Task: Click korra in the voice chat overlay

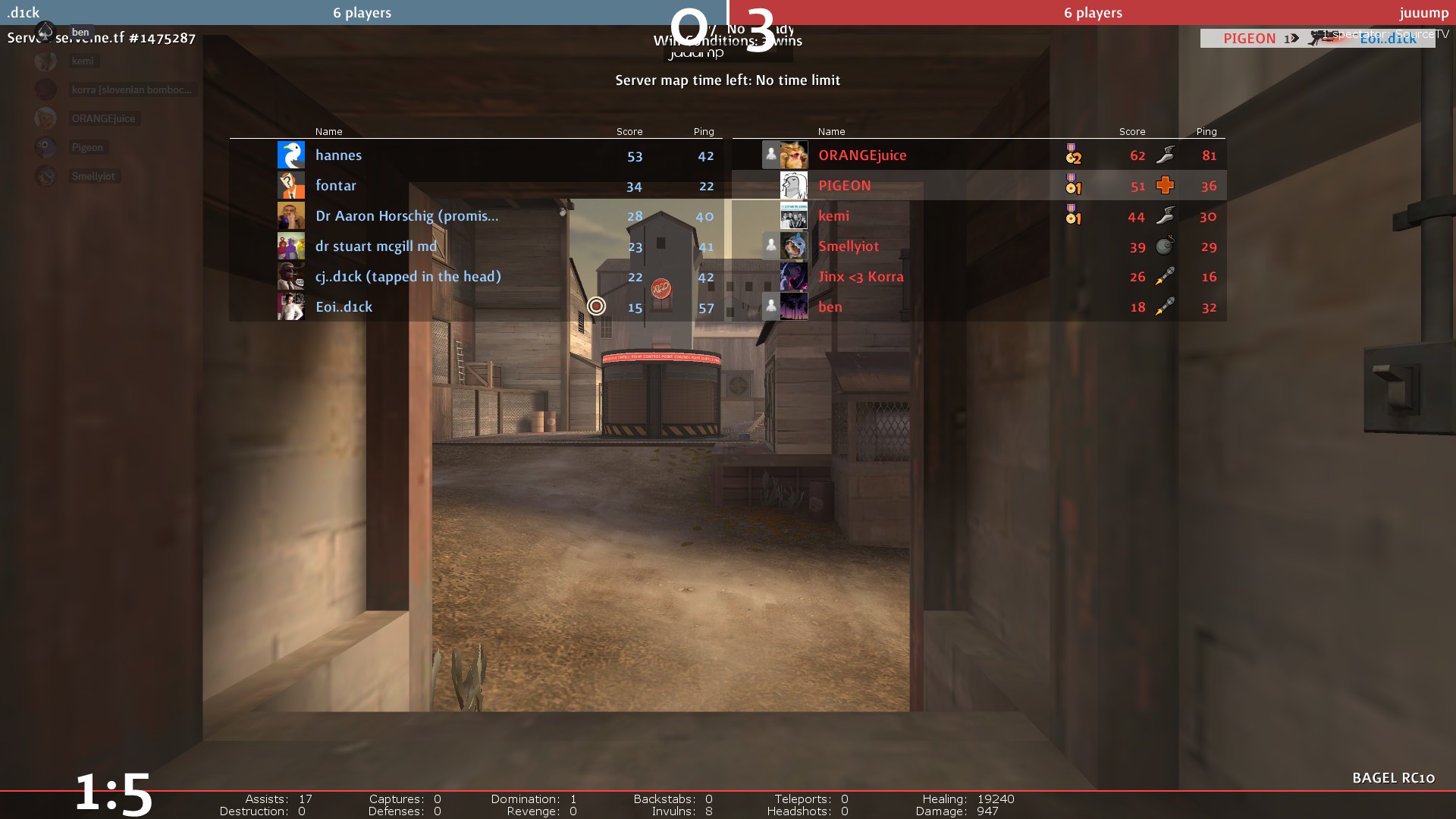Action: point(130,89)
